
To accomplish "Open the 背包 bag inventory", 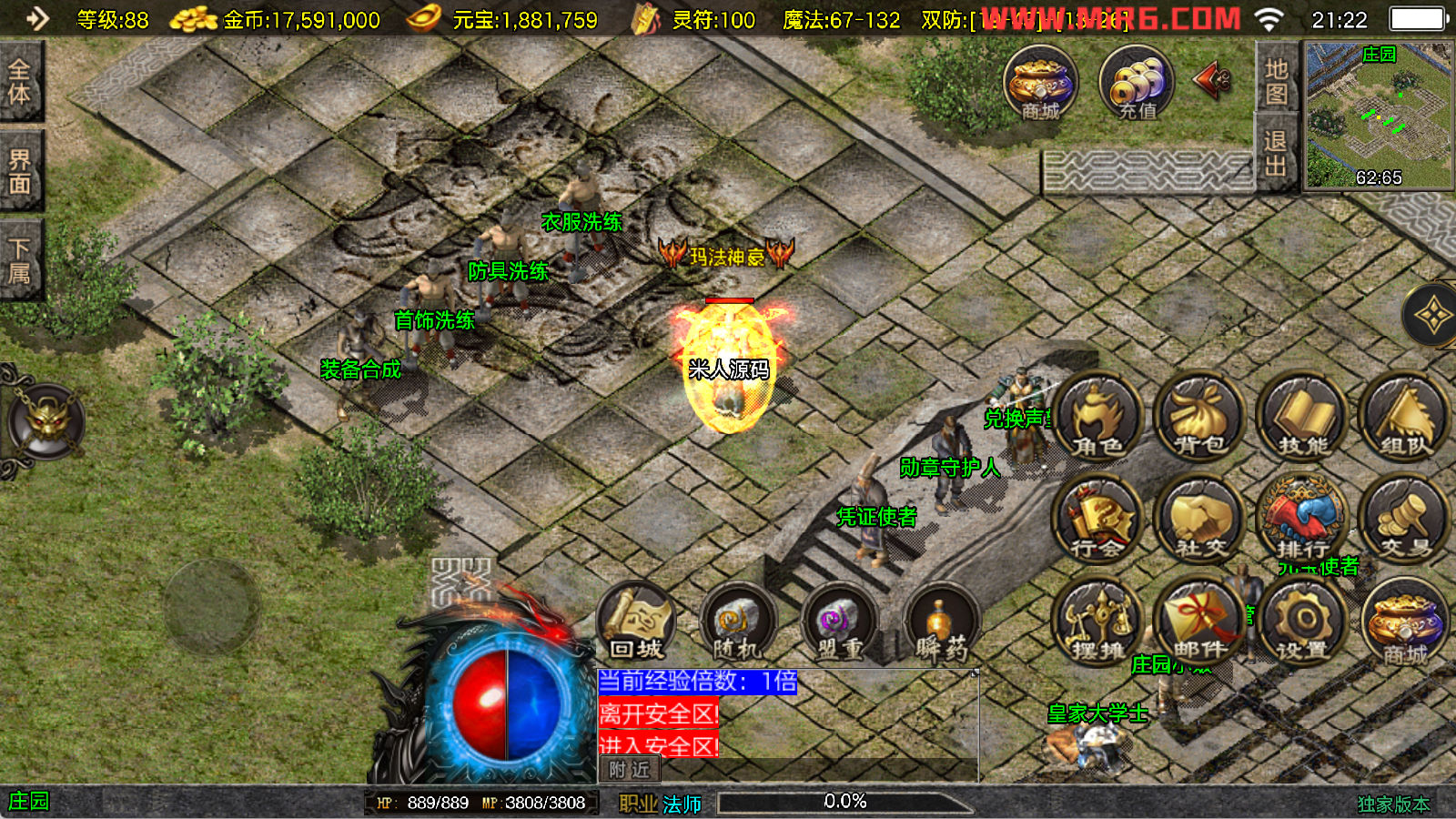I will (1200, 417).
